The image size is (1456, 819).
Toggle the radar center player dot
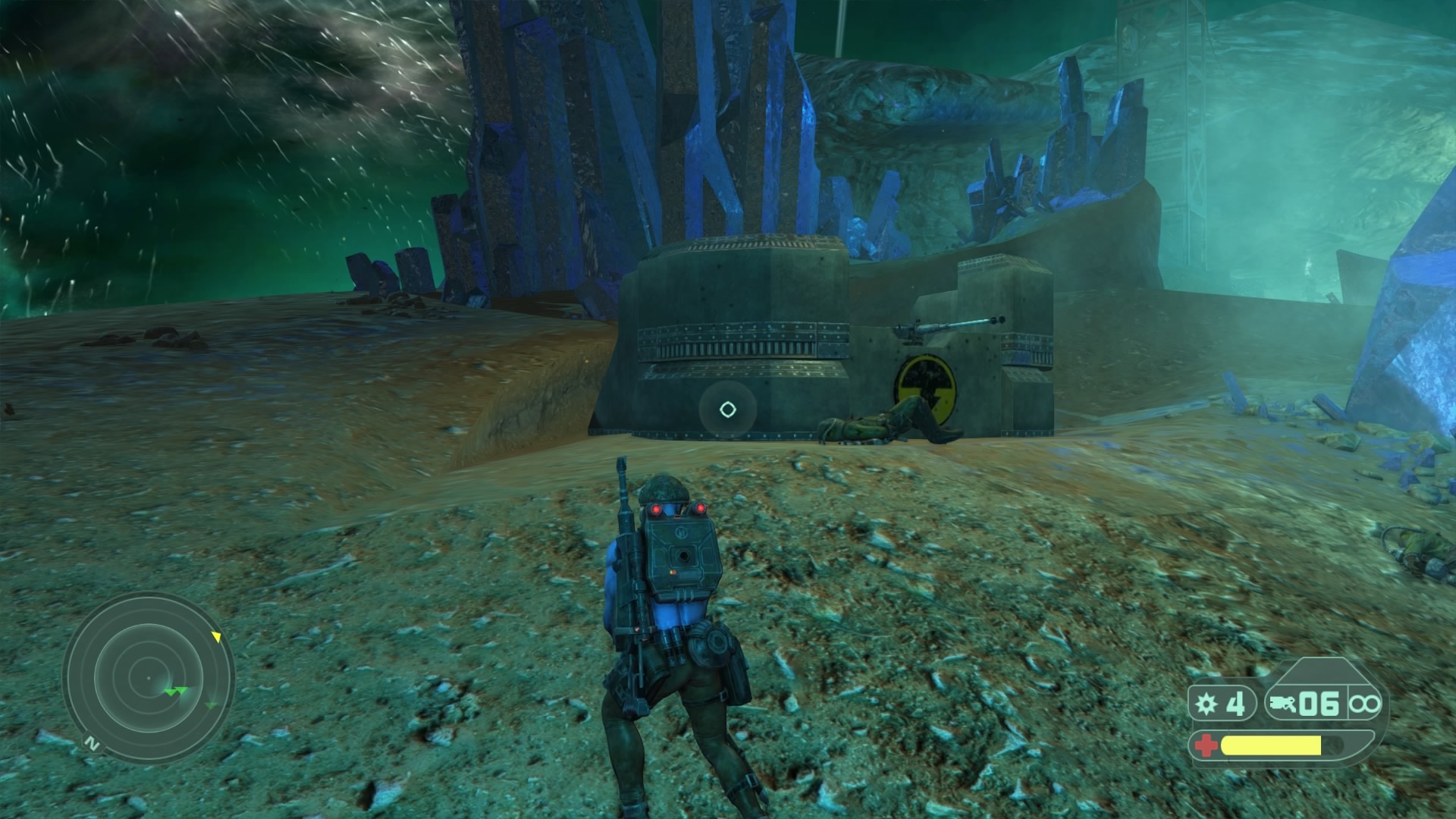149,678
